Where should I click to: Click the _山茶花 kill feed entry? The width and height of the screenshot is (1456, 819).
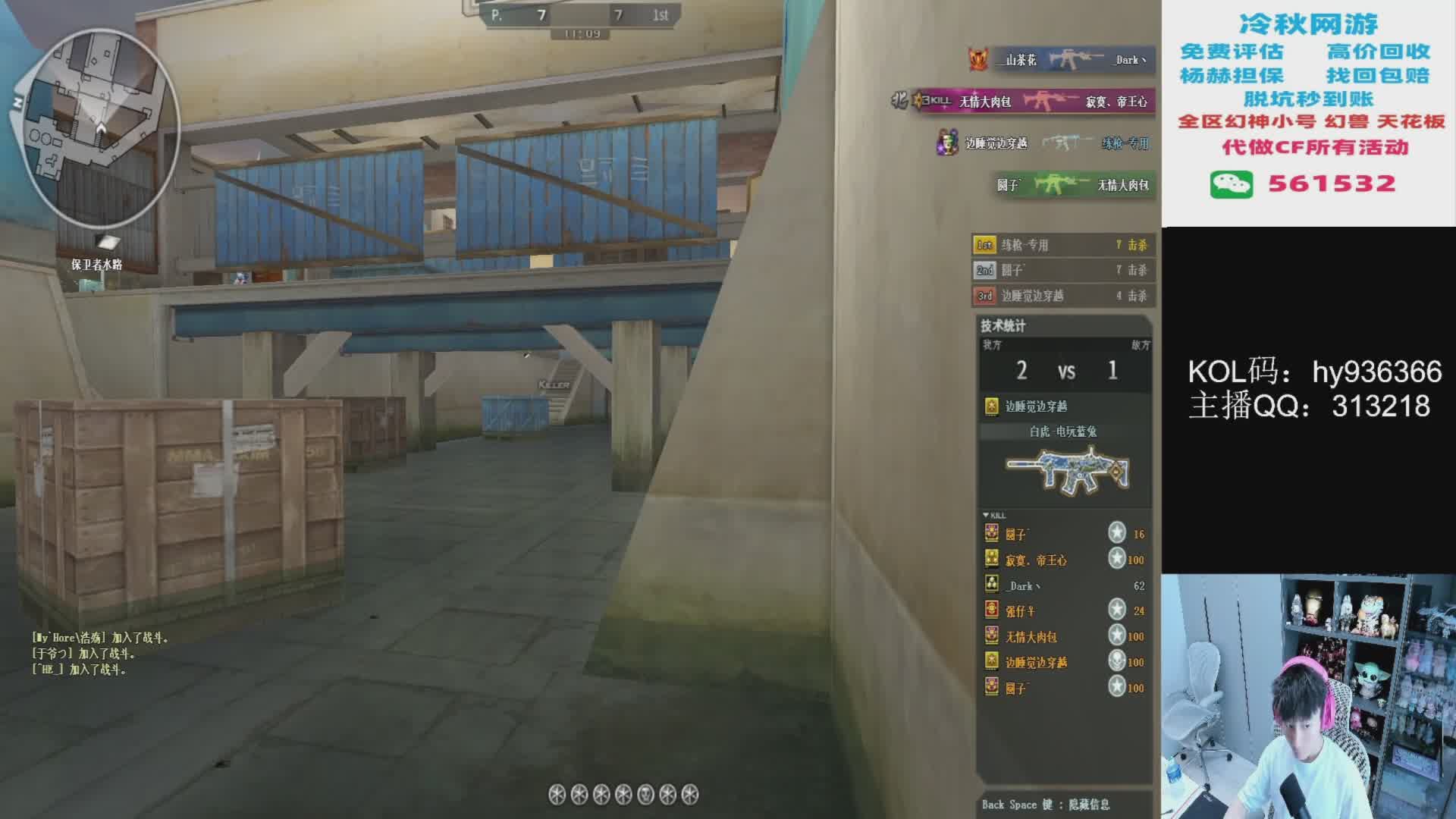1062,60
